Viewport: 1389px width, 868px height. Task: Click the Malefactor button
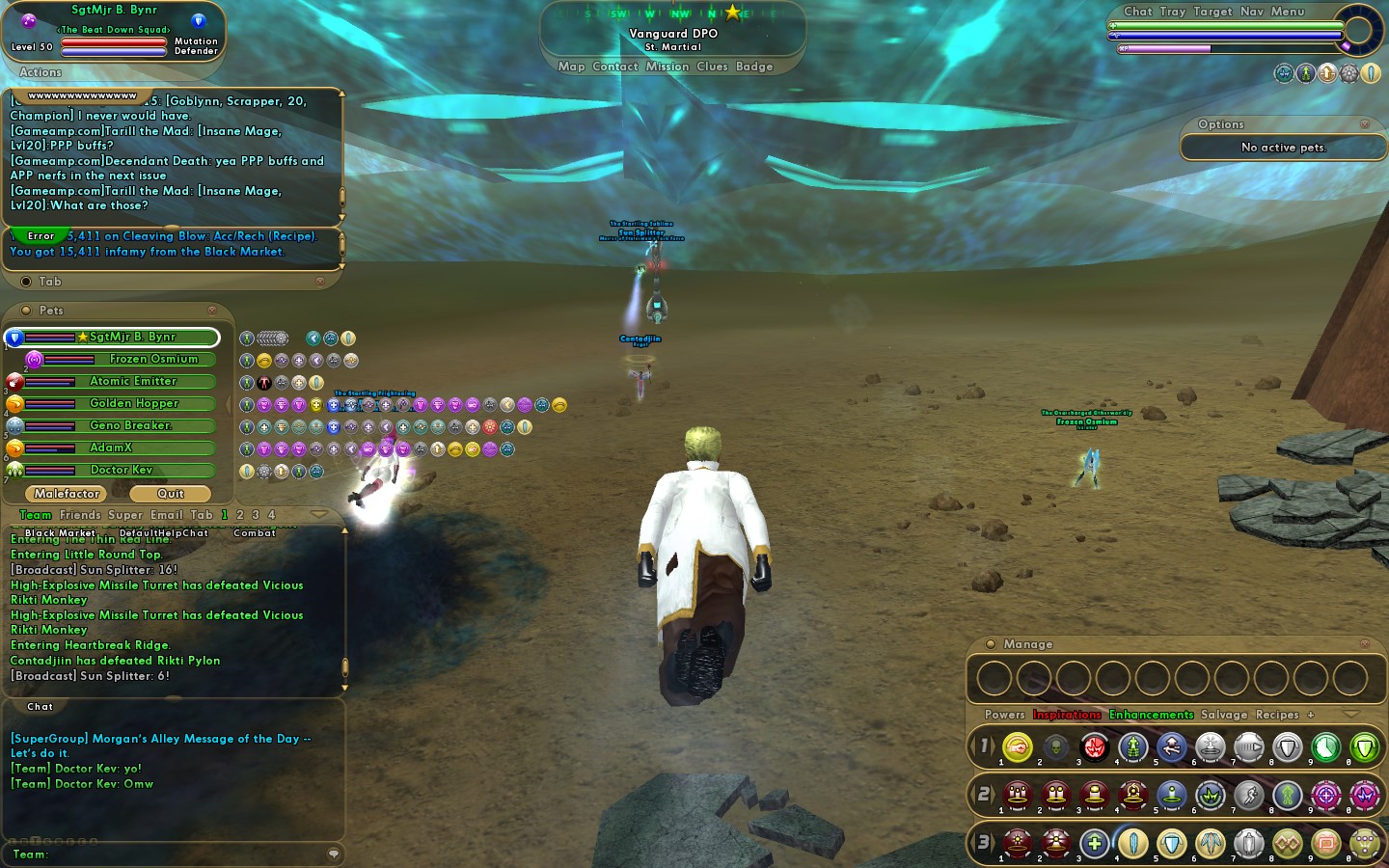(x=67, y=494)
